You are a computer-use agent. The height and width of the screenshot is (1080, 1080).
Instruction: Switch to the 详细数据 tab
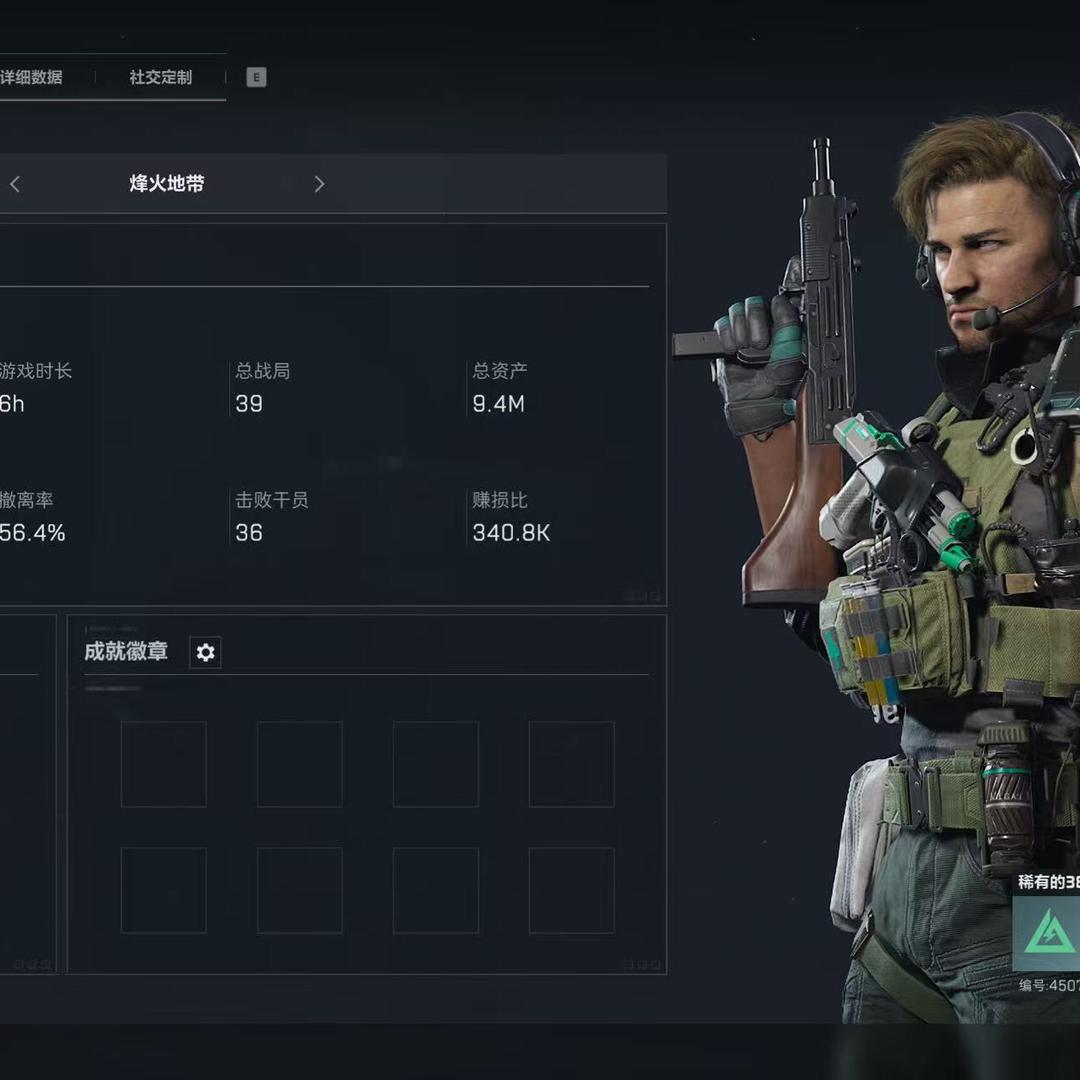[32, 77]
